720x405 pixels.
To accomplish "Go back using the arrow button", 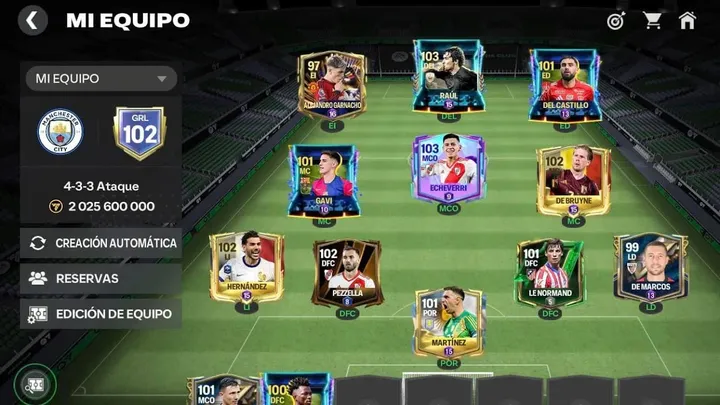I will (33, 20).
